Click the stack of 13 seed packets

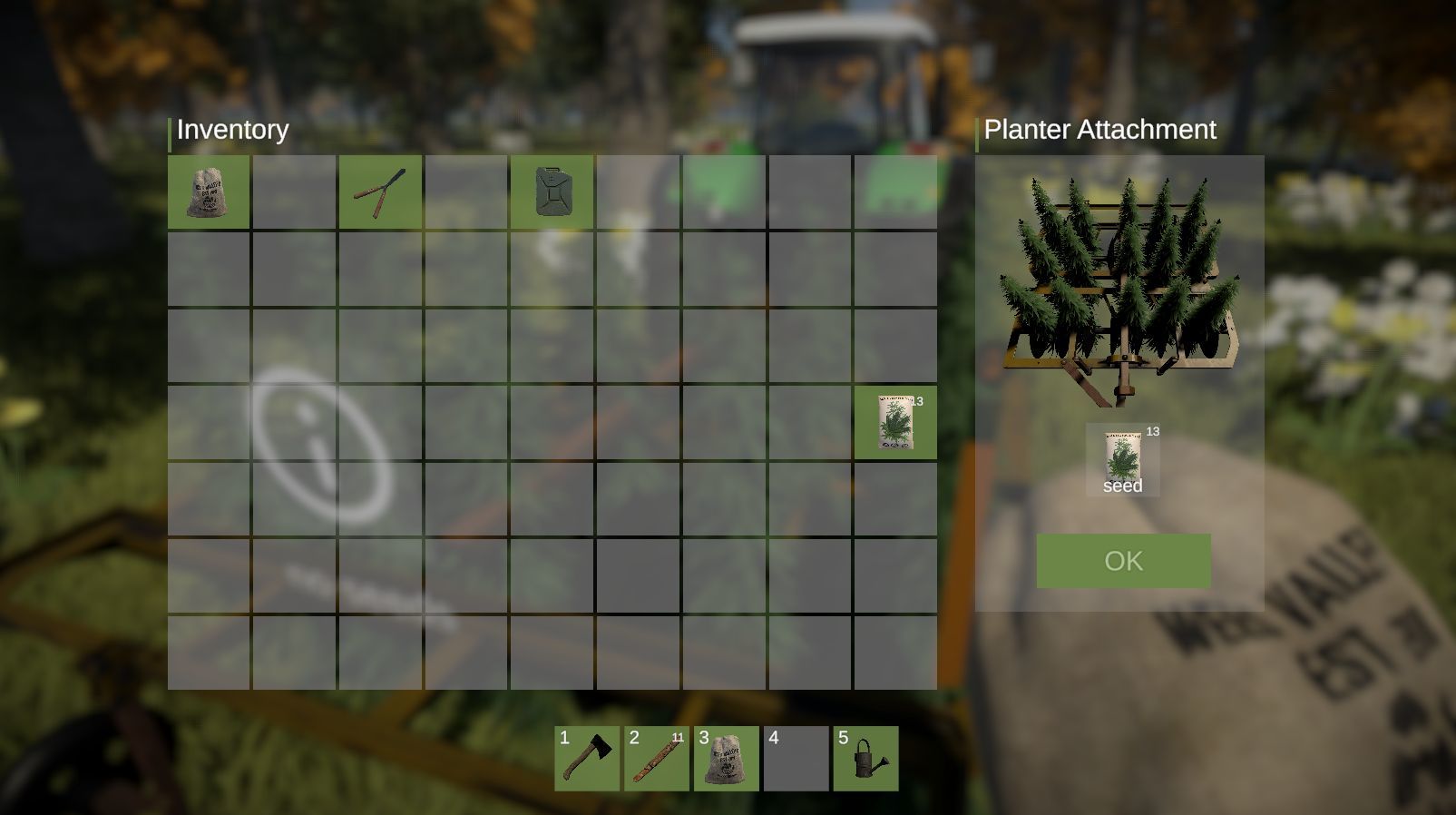895,423
